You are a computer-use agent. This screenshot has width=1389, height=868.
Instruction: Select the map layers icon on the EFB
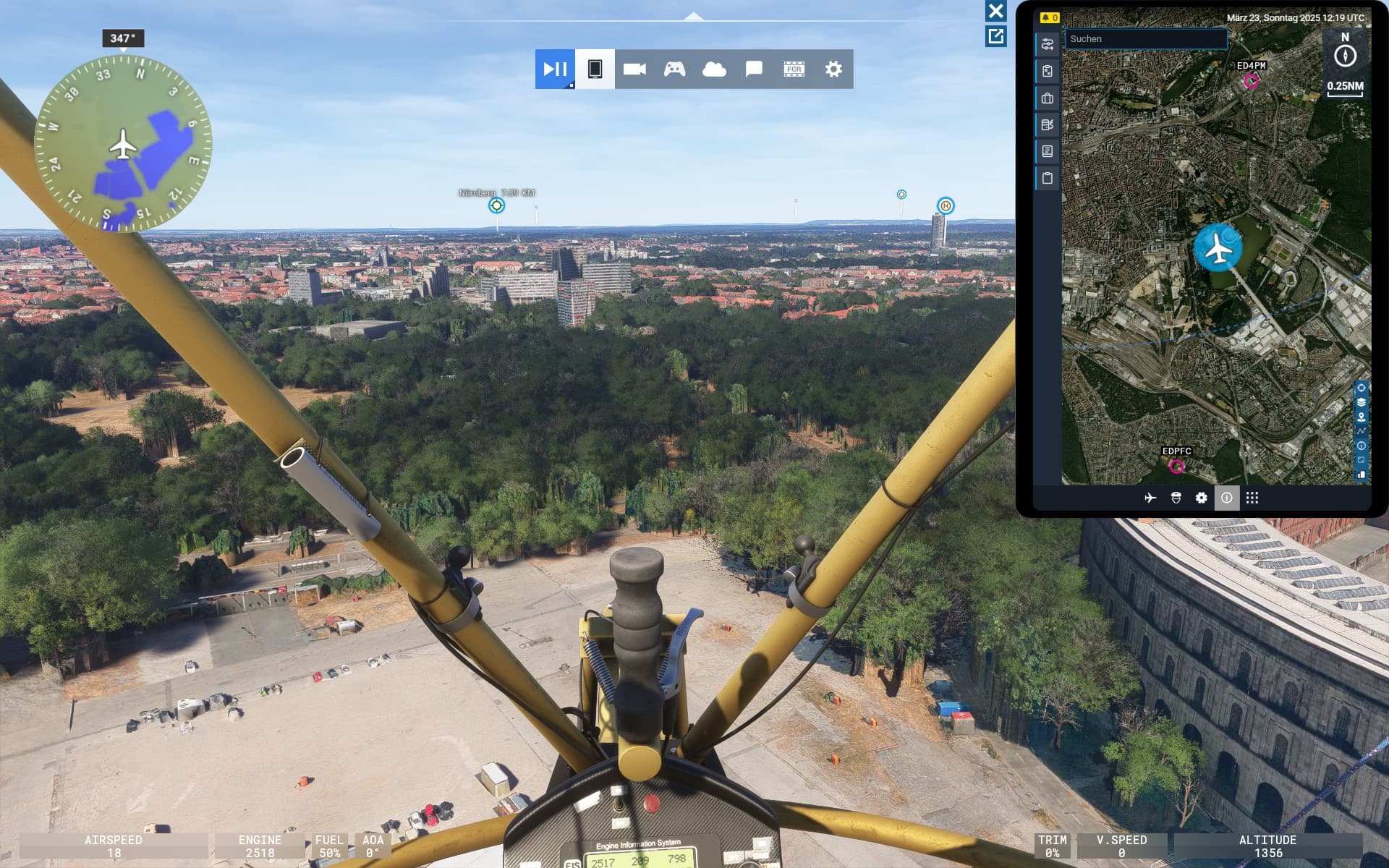pyautogui.click(x=1362, y=401)
